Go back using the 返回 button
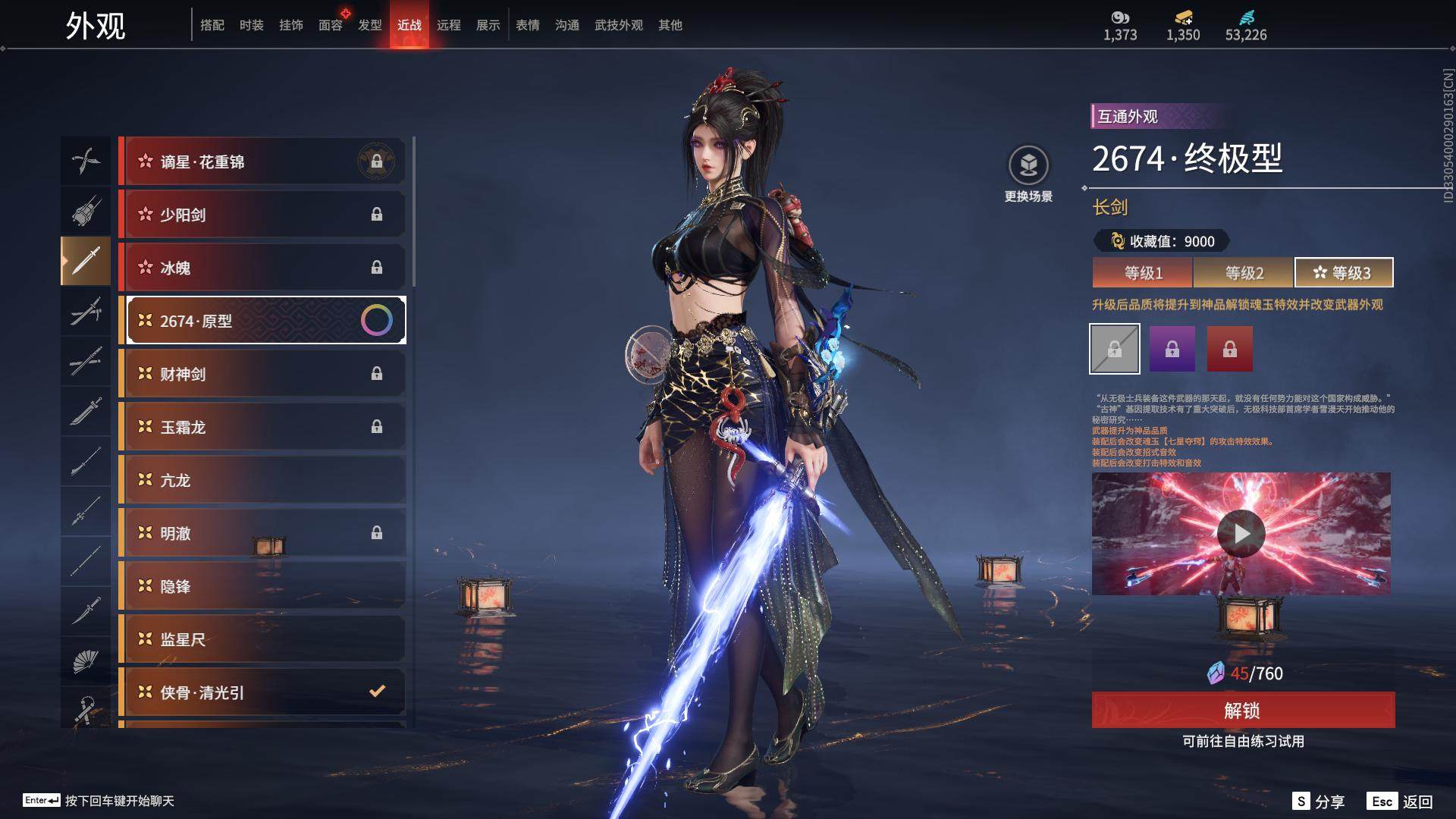 [x=1401, y=802]
